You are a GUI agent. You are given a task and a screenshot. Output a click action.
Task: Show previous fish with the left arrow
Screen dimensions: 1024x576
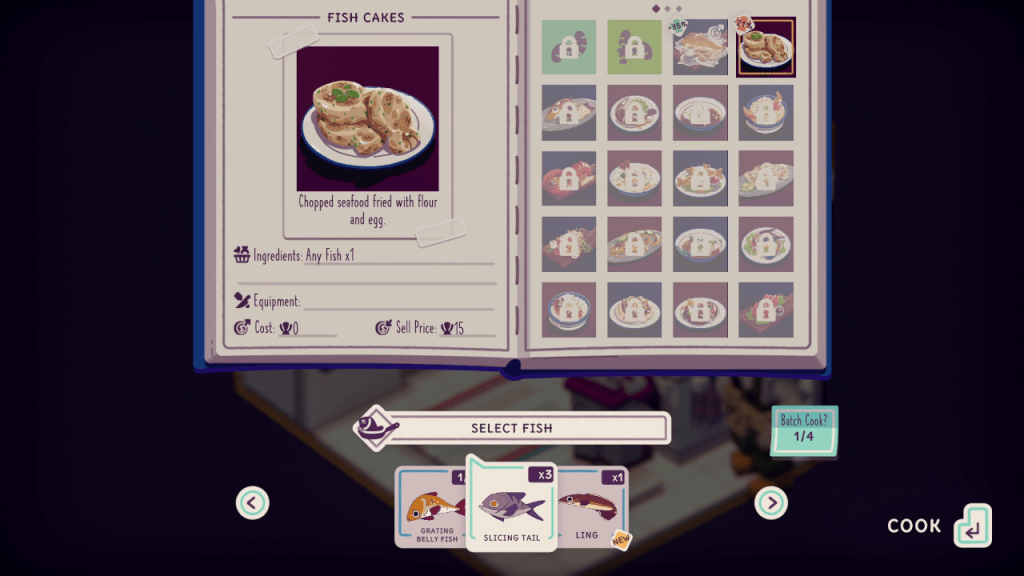point(252,502)
